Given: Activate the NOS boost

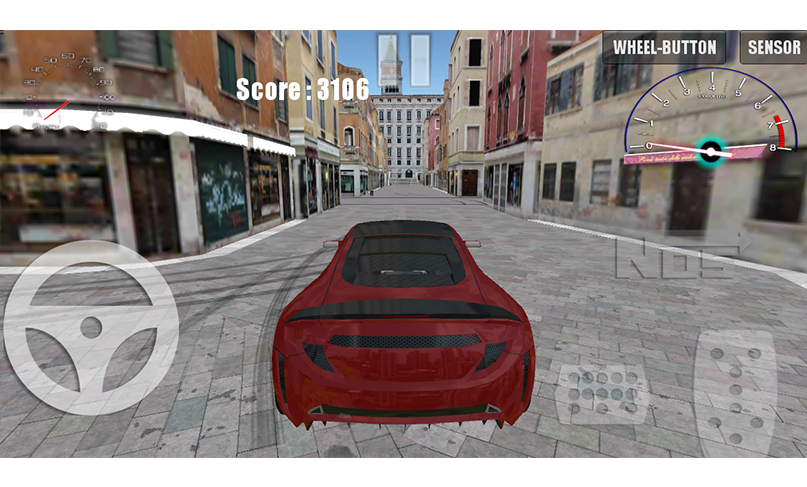Looking at the screenshot, I should click(x=677, y=257).
